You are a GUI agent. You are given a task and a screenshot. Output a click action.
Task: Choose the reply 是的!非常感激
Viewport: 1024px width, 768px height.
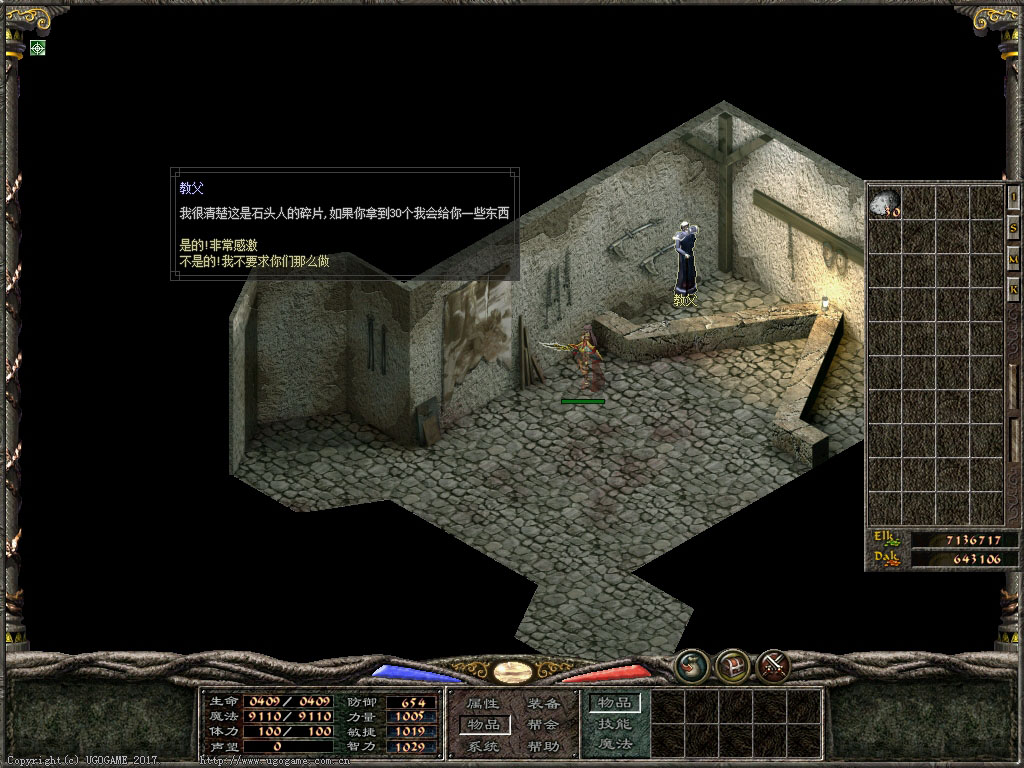pos(218,245)
